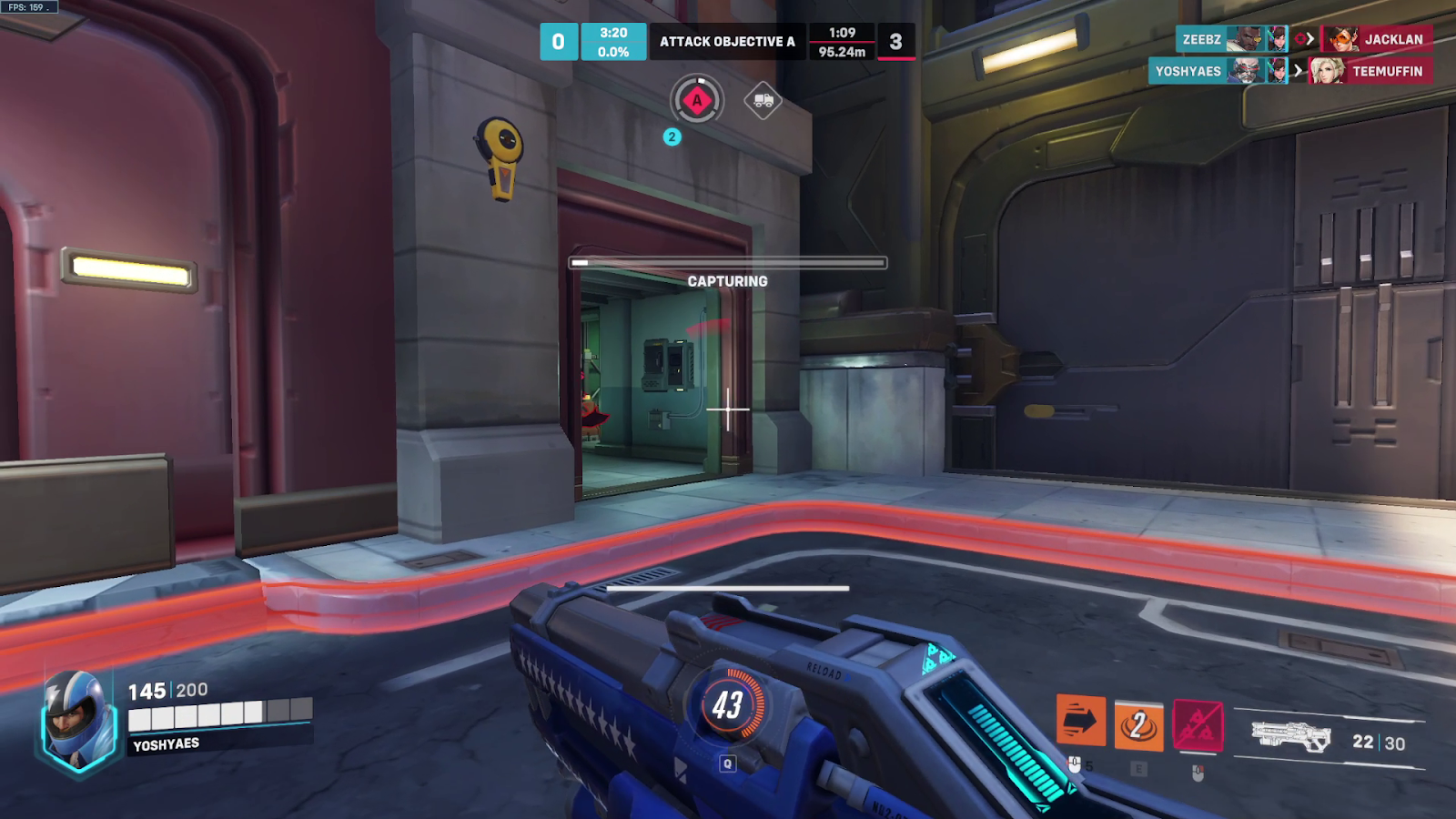Select the ZEEBZ eliminated JACKLAN kill feed entry
The width and height of the screenshot is (1456, 819).
click(x=1304, y=39)
